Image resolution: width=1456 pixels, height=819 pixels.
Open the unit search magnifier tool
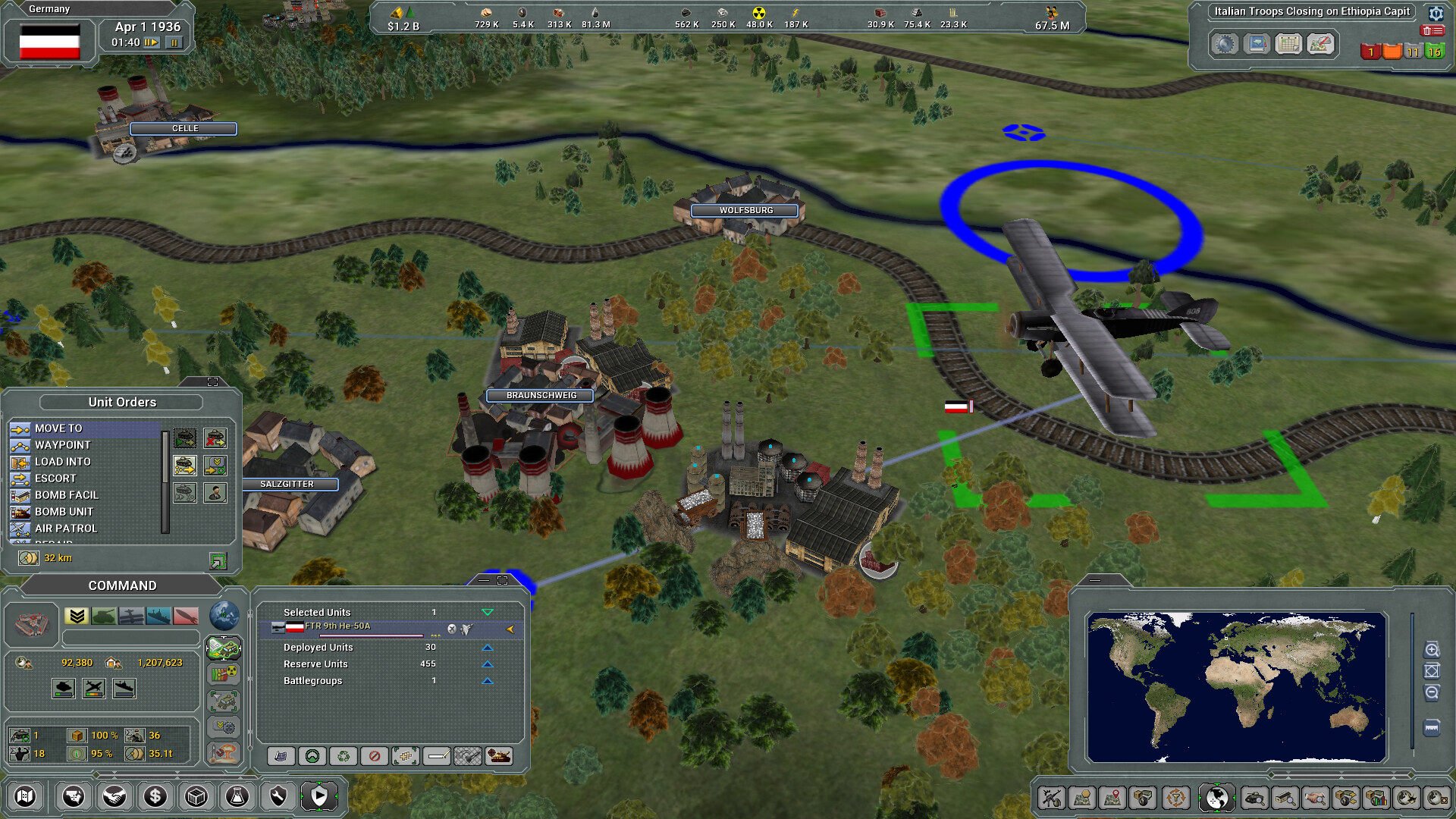1254,798
